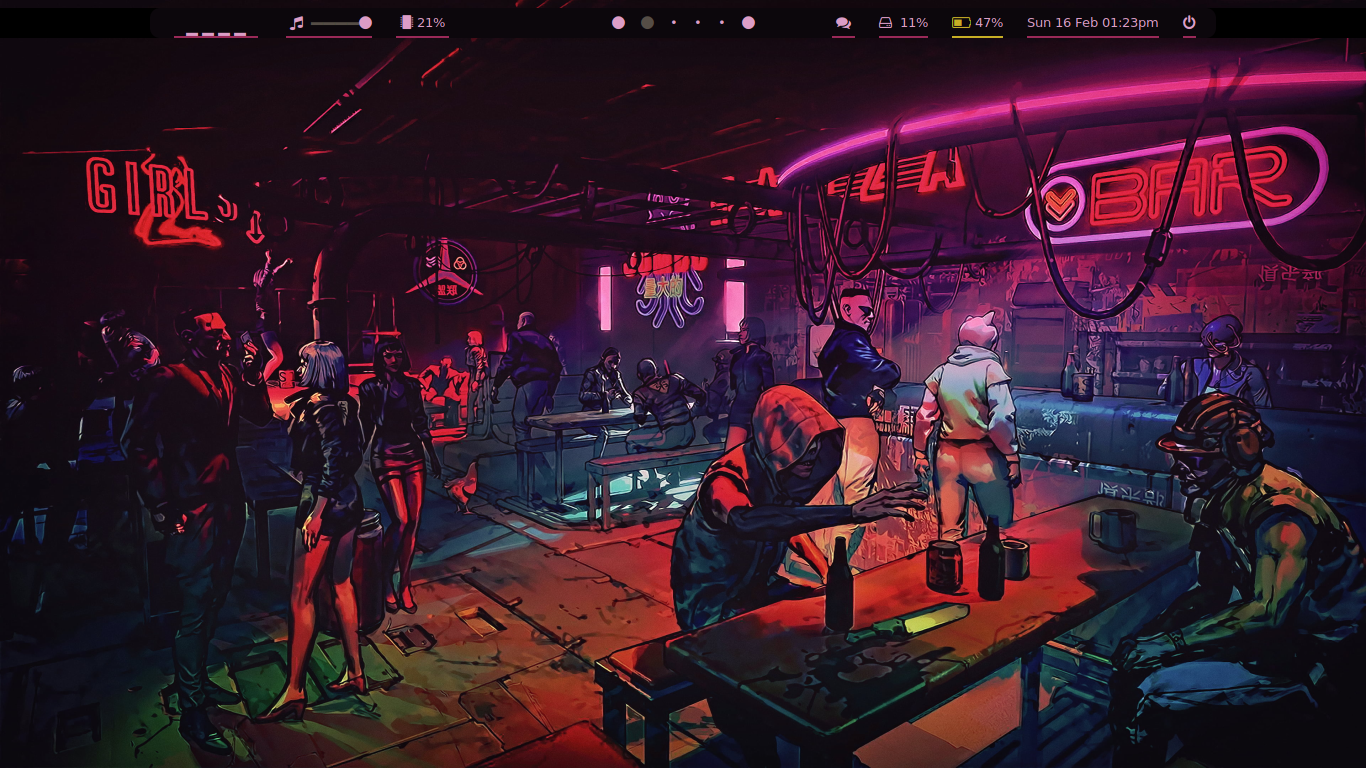Image resolution: width=1366 pixels, height=768 pixels.
Task: Switch to the grey workspace dot
Action: [647, 22]
